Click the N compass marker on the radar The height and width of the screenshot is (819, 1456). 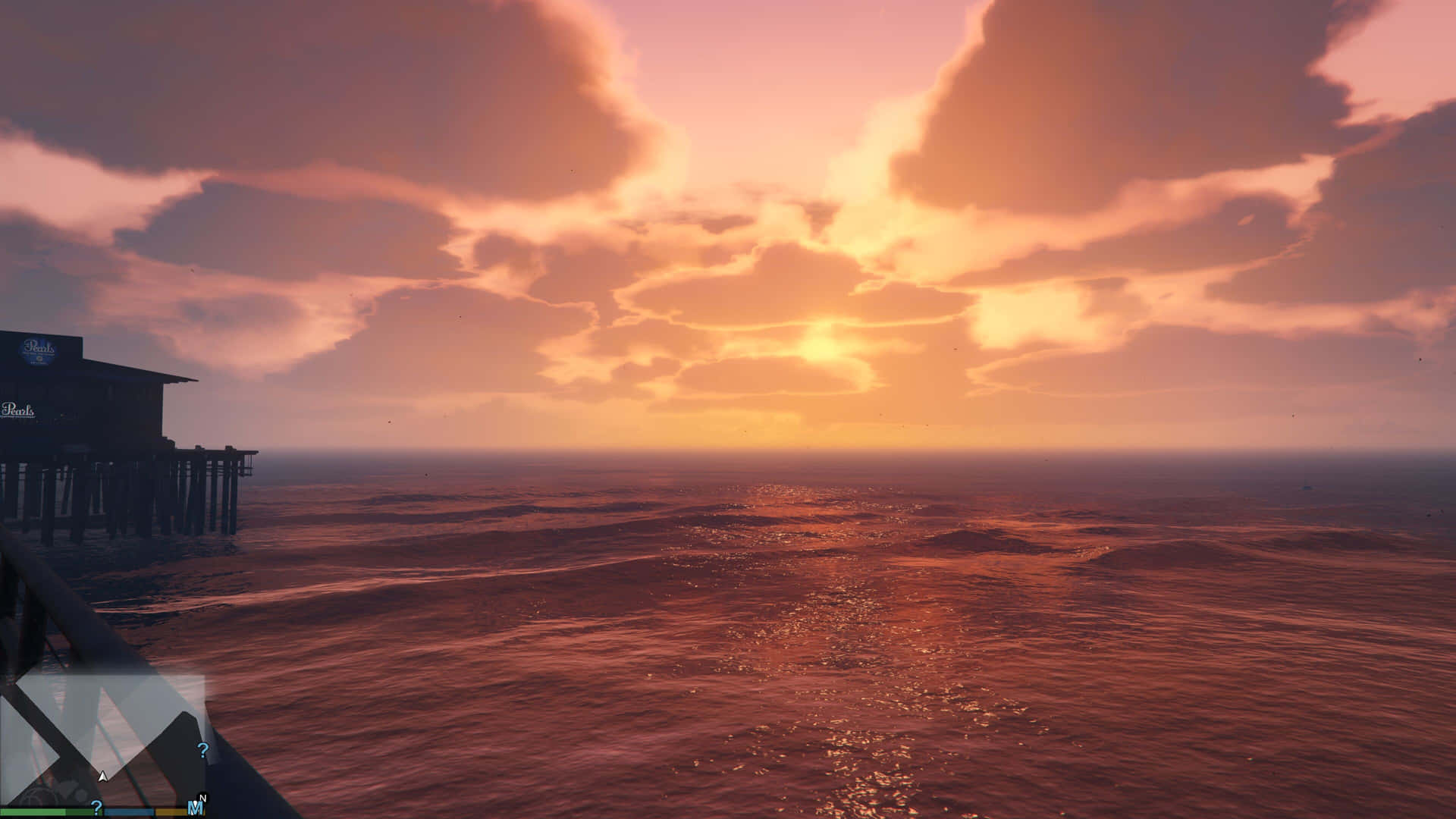pyautogui.click(x=202, y=797)
